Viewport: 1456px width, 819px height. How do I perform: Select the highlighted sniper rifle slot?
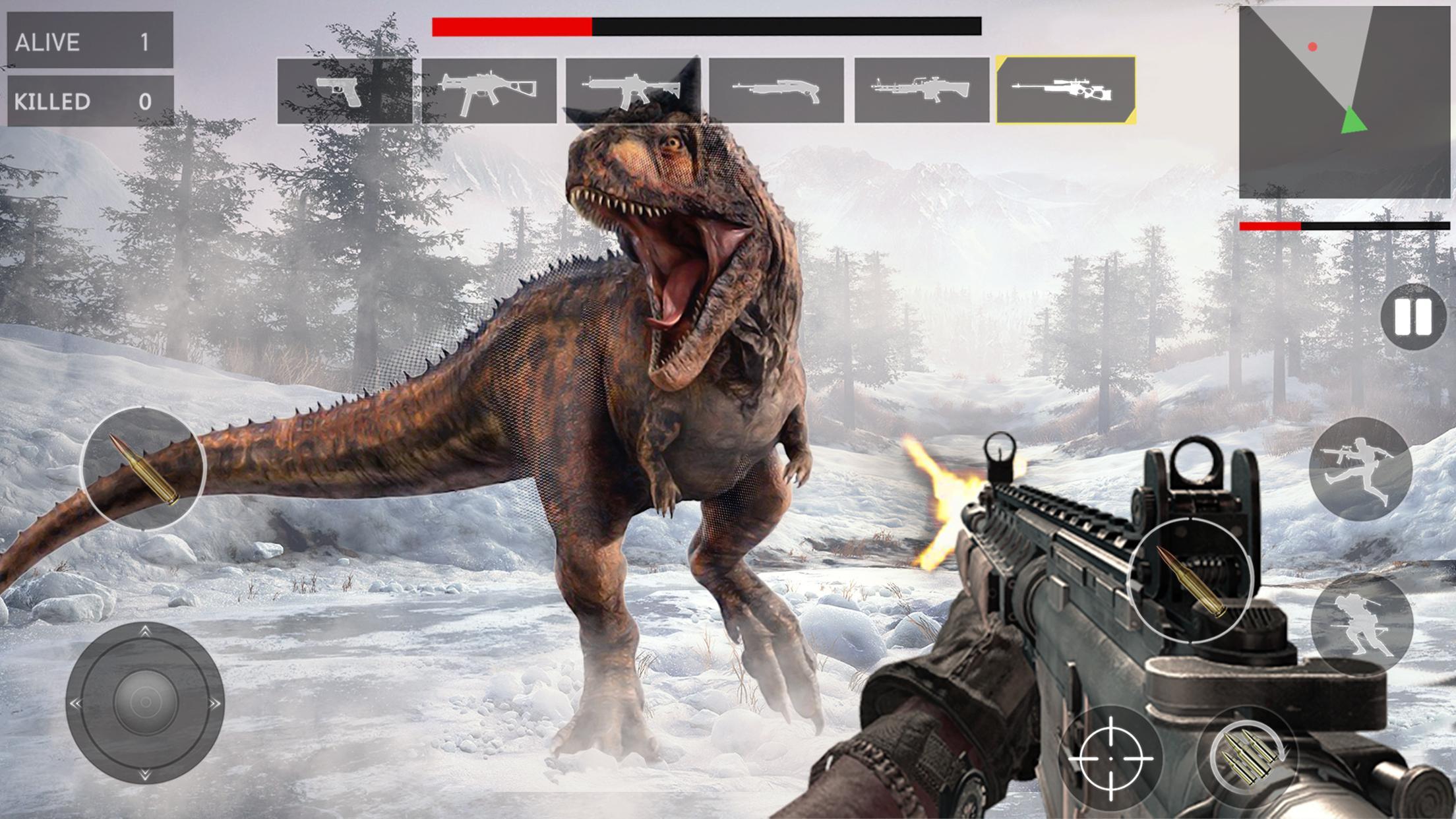point(1064,92)
